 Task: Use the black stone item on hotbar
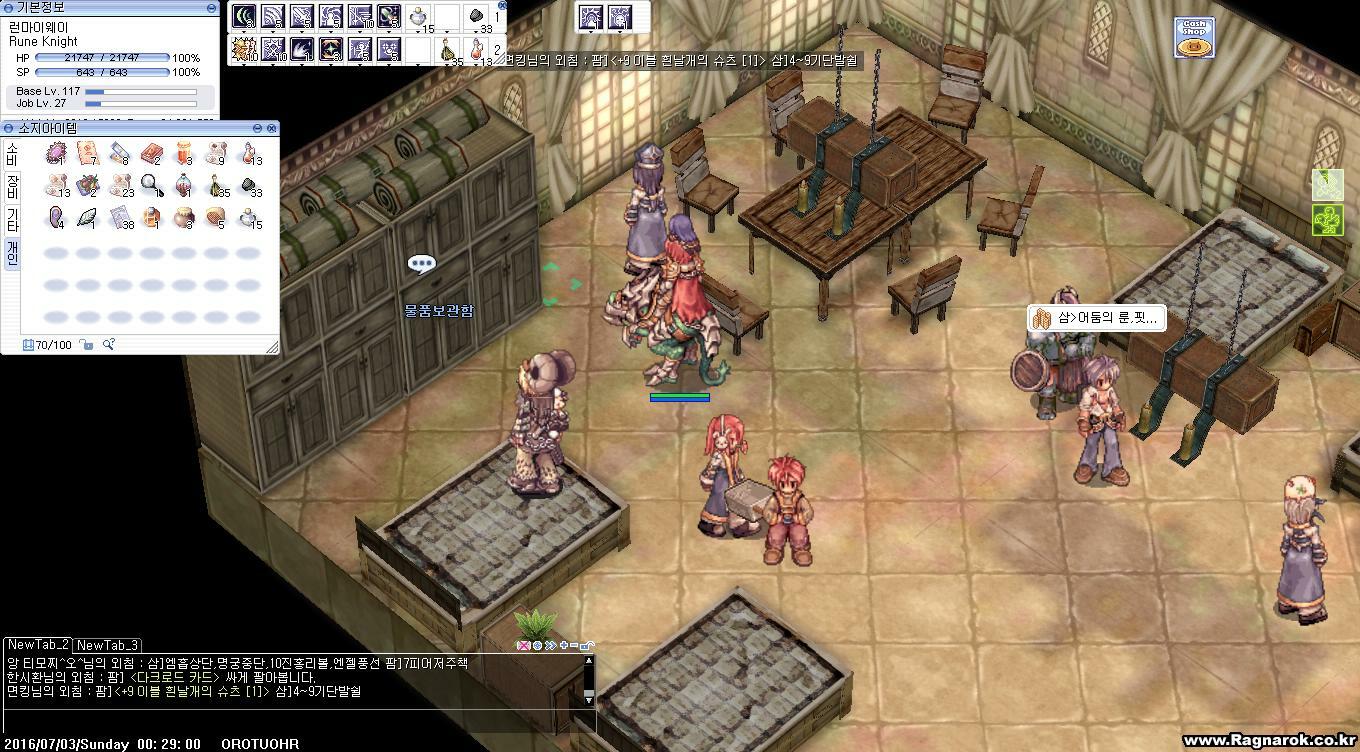click(478, 17)
